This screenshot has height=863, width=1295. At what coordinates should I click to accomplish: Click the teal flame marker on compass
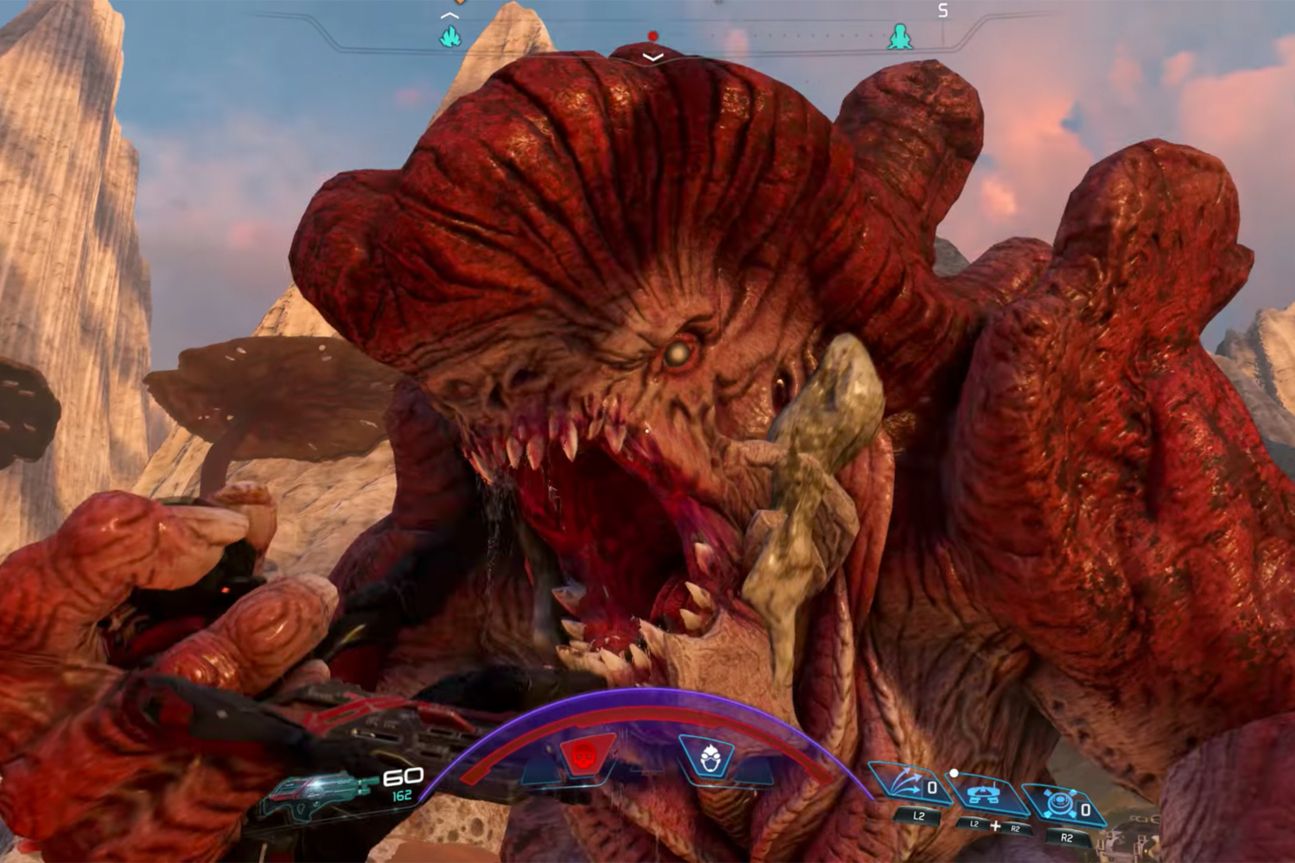point(450,37)
